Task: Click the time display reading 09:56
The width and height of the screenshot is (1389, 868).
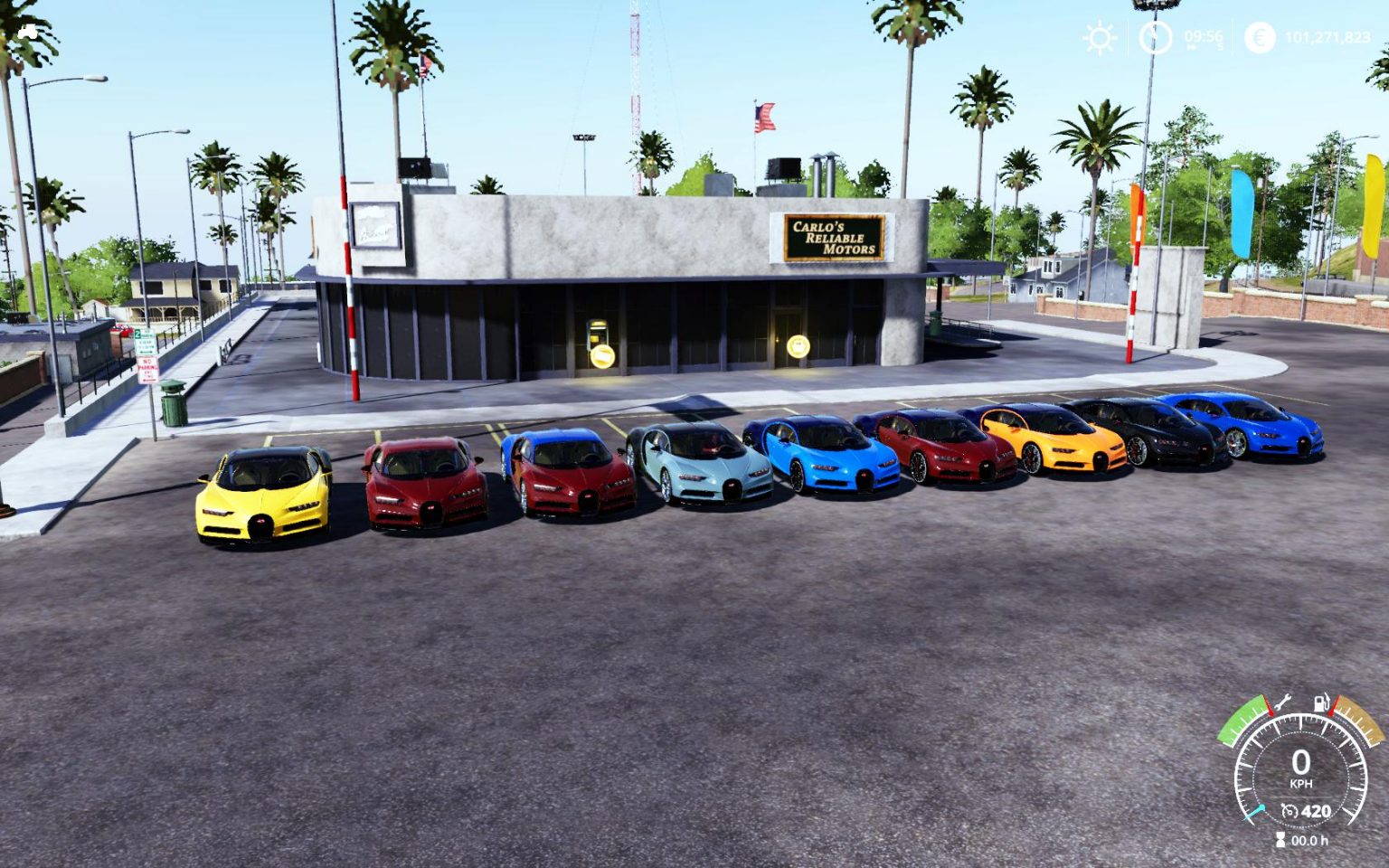Action: point(1204,37)
